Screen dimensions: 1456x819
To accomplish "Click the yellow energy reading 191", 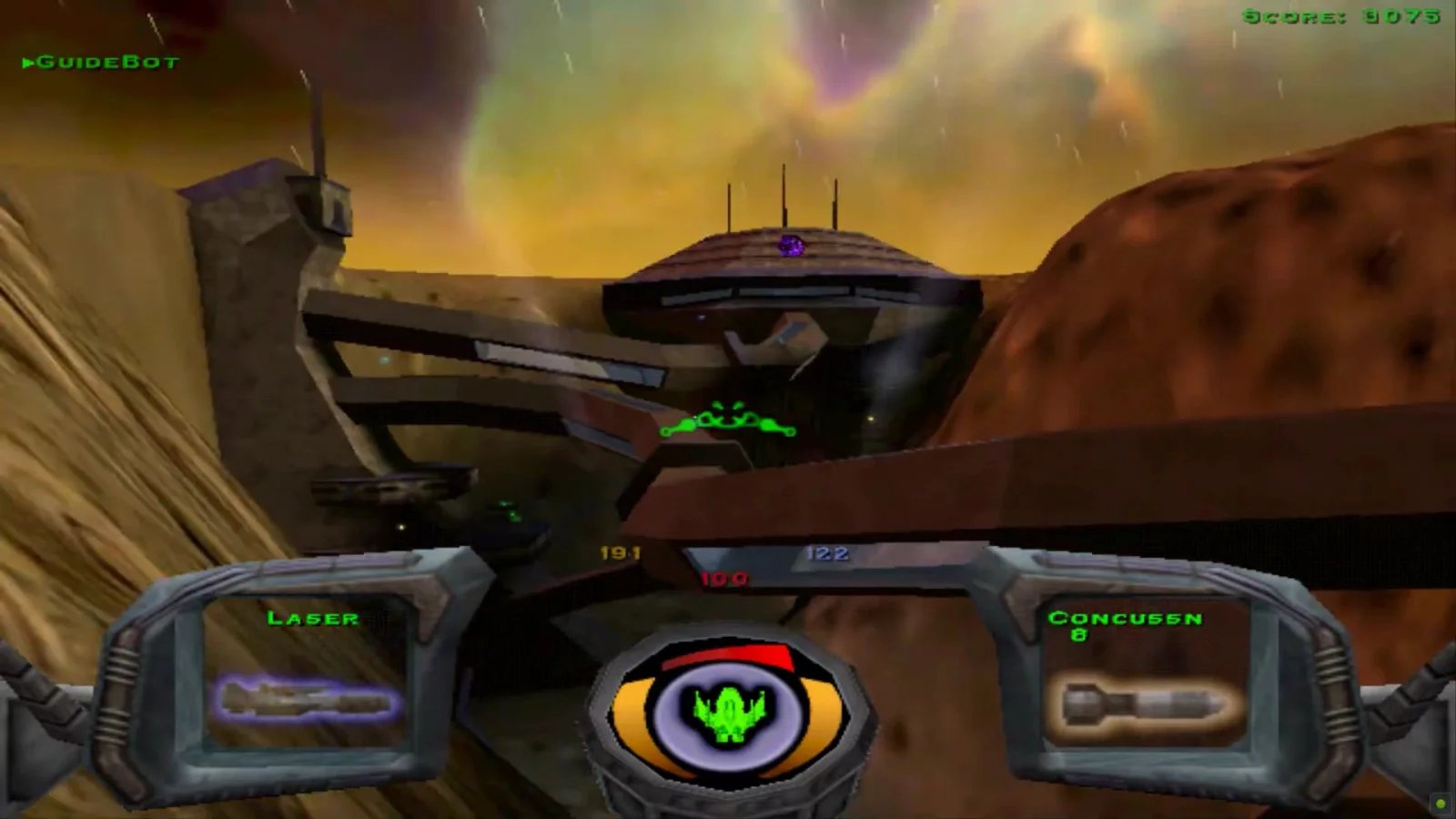I will pos(620,551).
